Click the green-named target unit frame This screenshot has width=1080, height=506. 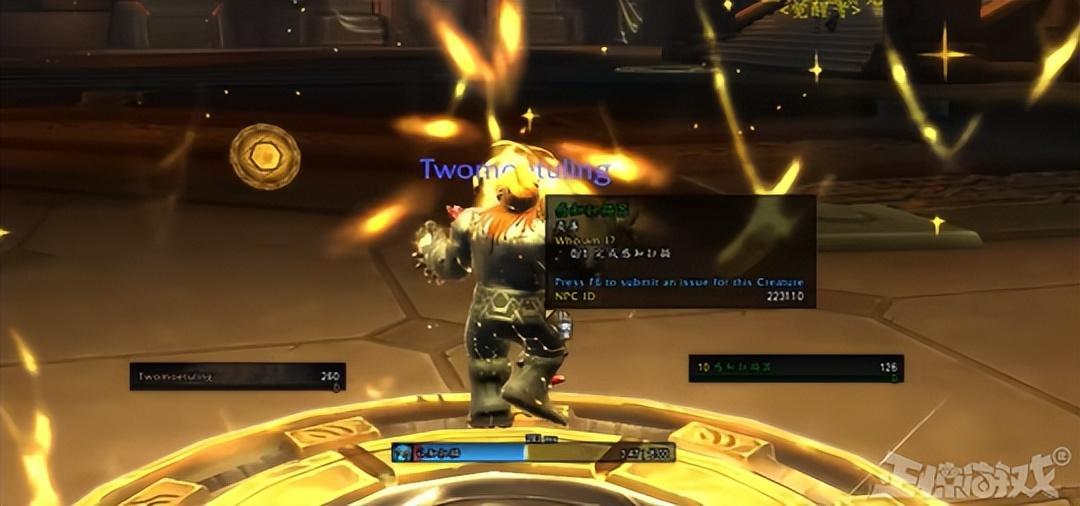coord(796,368)
